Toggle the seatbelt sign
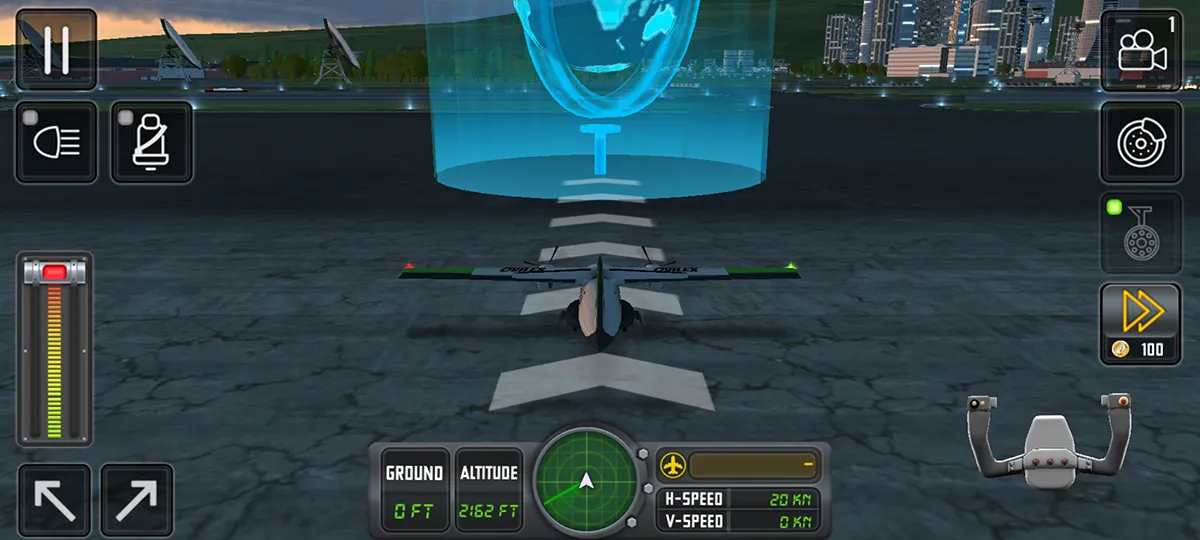 click(151, 142)
